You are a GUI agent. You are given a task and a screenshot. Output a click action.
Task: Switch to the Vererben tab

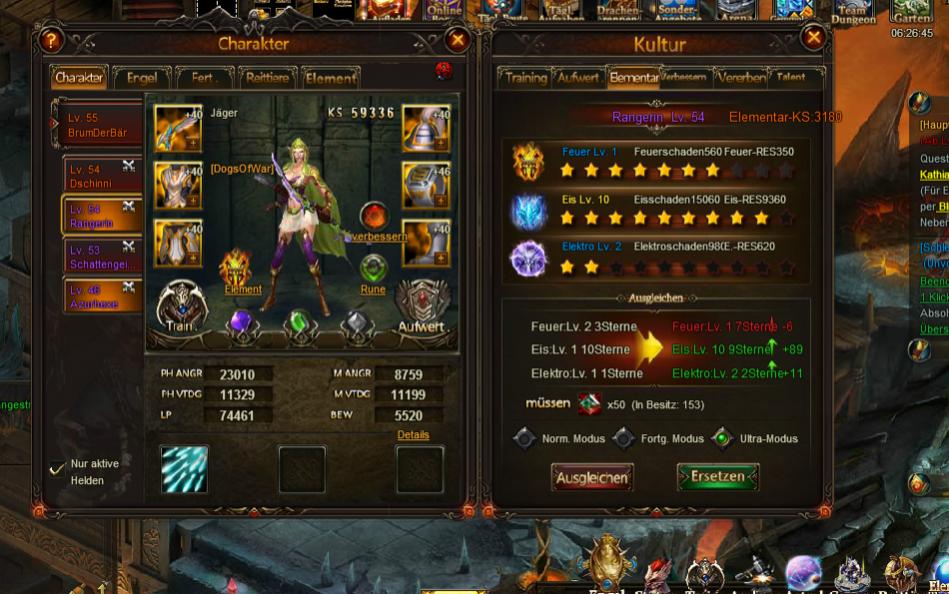pyautogui.click(x=741, y=78)
